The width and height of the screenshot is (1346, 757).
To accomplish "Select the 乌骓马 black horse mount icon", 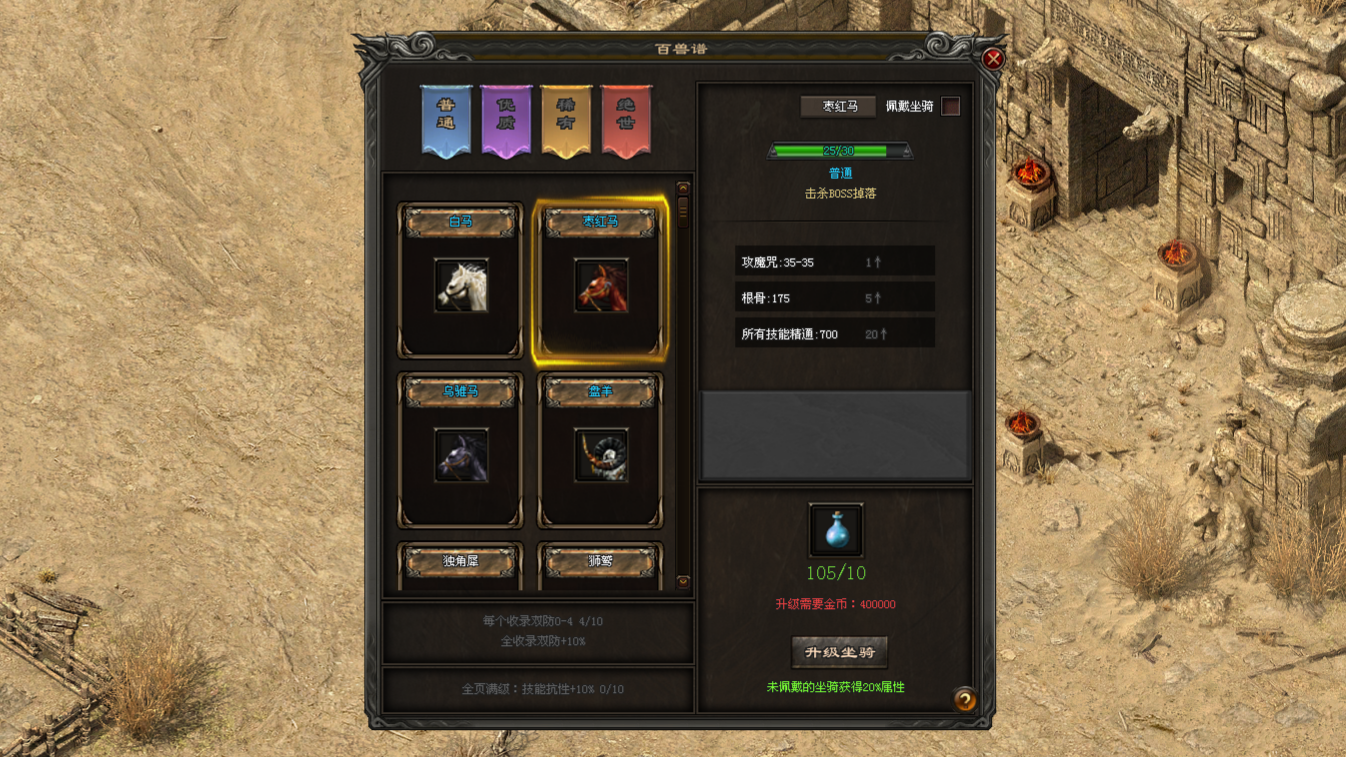I will click(459, 456).
